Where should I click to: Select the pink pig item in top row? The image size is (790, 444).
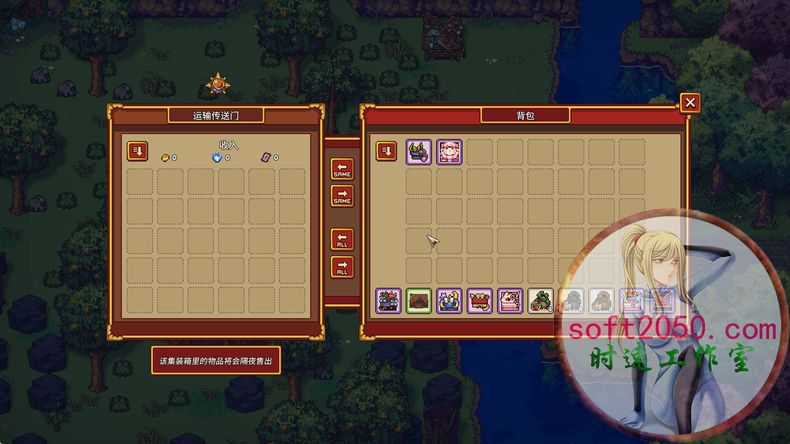pyautogui.click(x=450, y=152)
